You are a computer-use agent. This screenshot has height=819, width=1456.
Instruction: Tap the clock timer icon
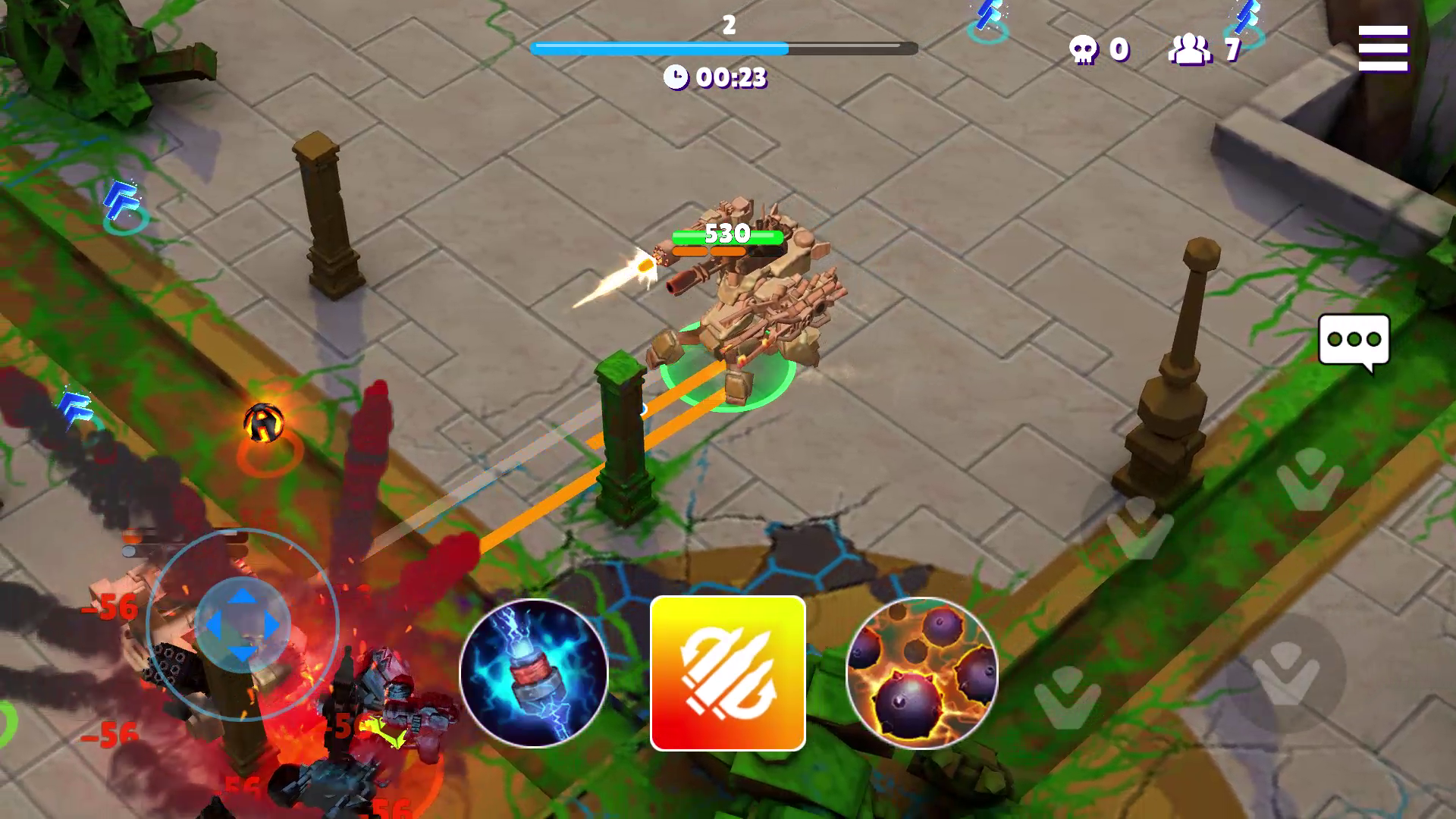677,76
